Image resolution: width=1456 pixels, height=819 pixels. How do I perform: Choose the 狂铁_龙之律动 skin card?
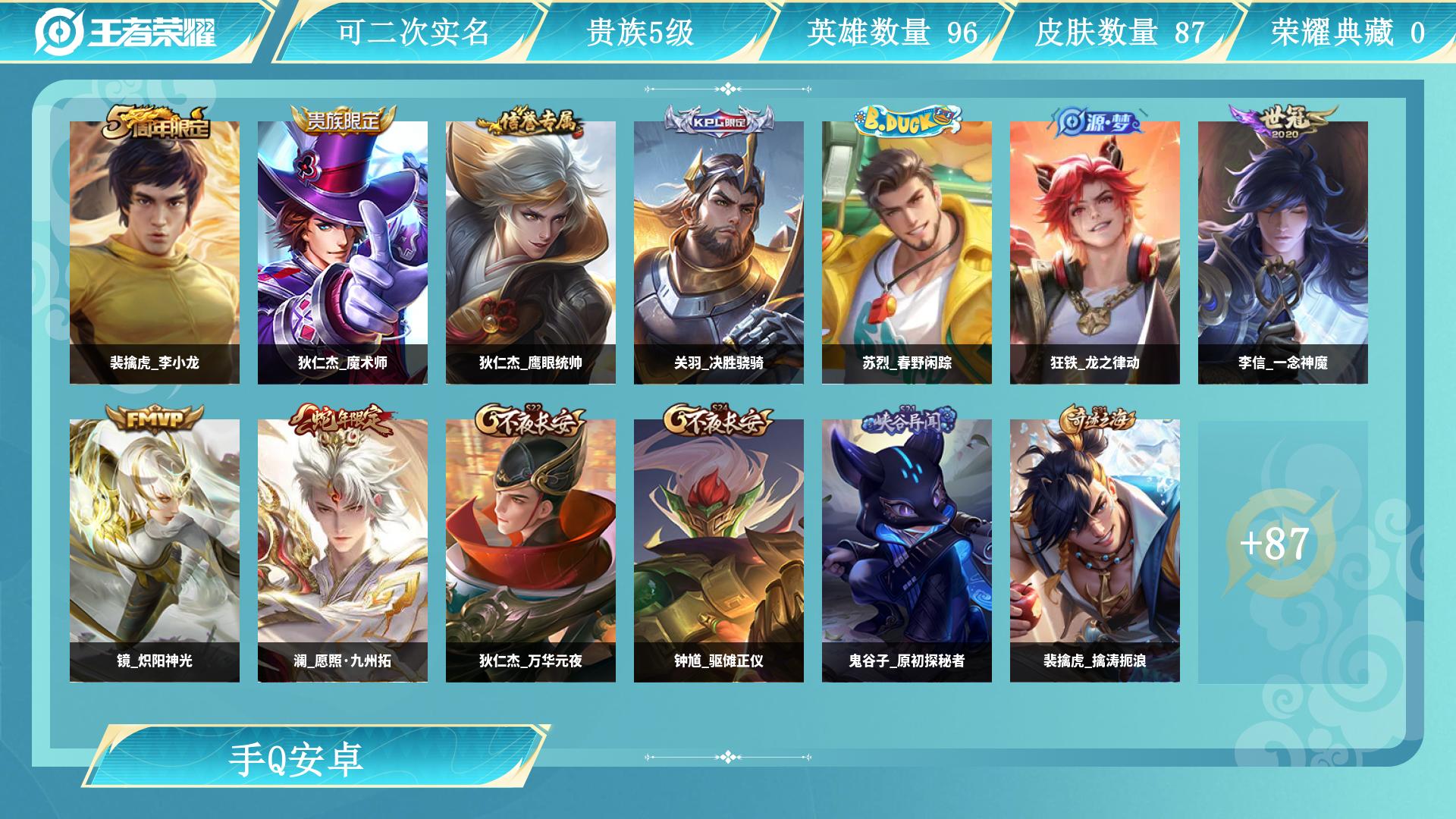pyautogui.click(x=1095, y=253)
